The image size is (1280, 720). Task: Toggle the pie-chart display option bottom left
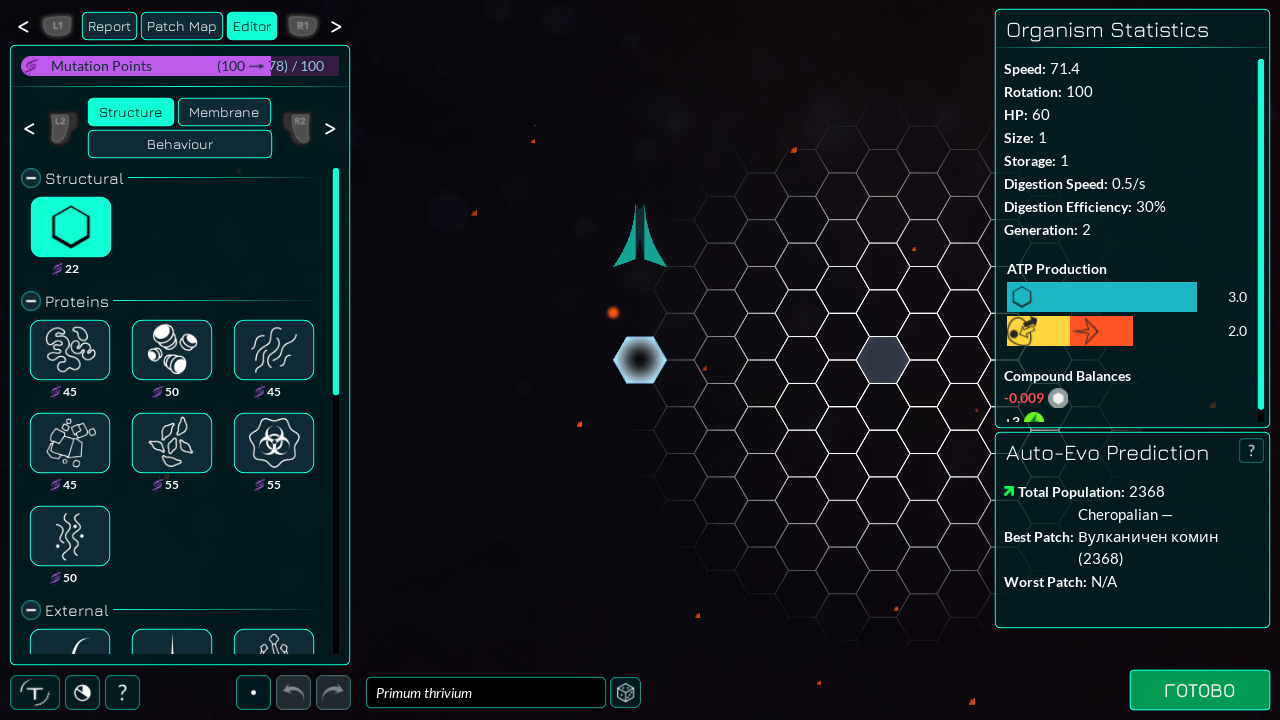pyautogui.click(x=82, y=692)
